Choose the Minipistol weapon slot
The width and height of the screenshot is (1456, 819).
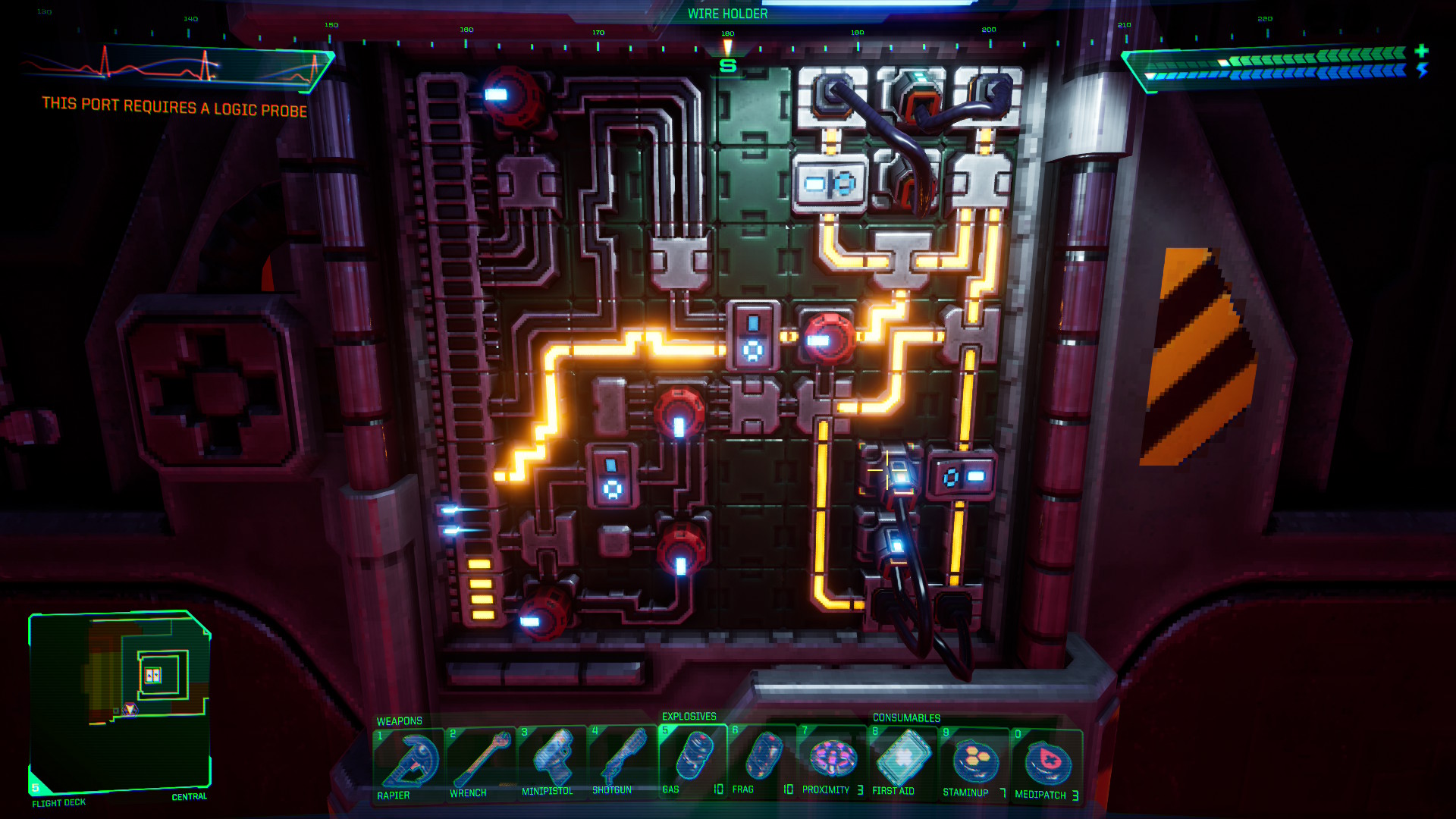coord(551,761)
